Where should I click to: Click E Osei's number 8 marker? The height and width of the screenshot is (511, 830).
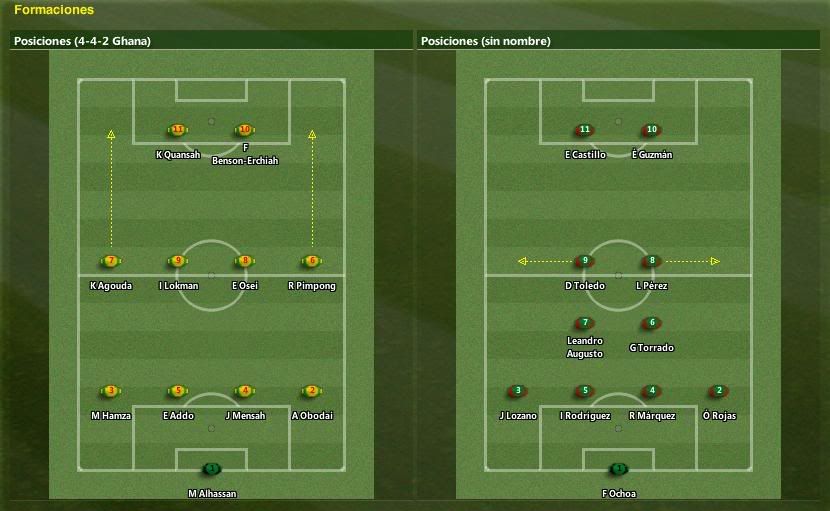pyautogui.click(x=245, y=261)
